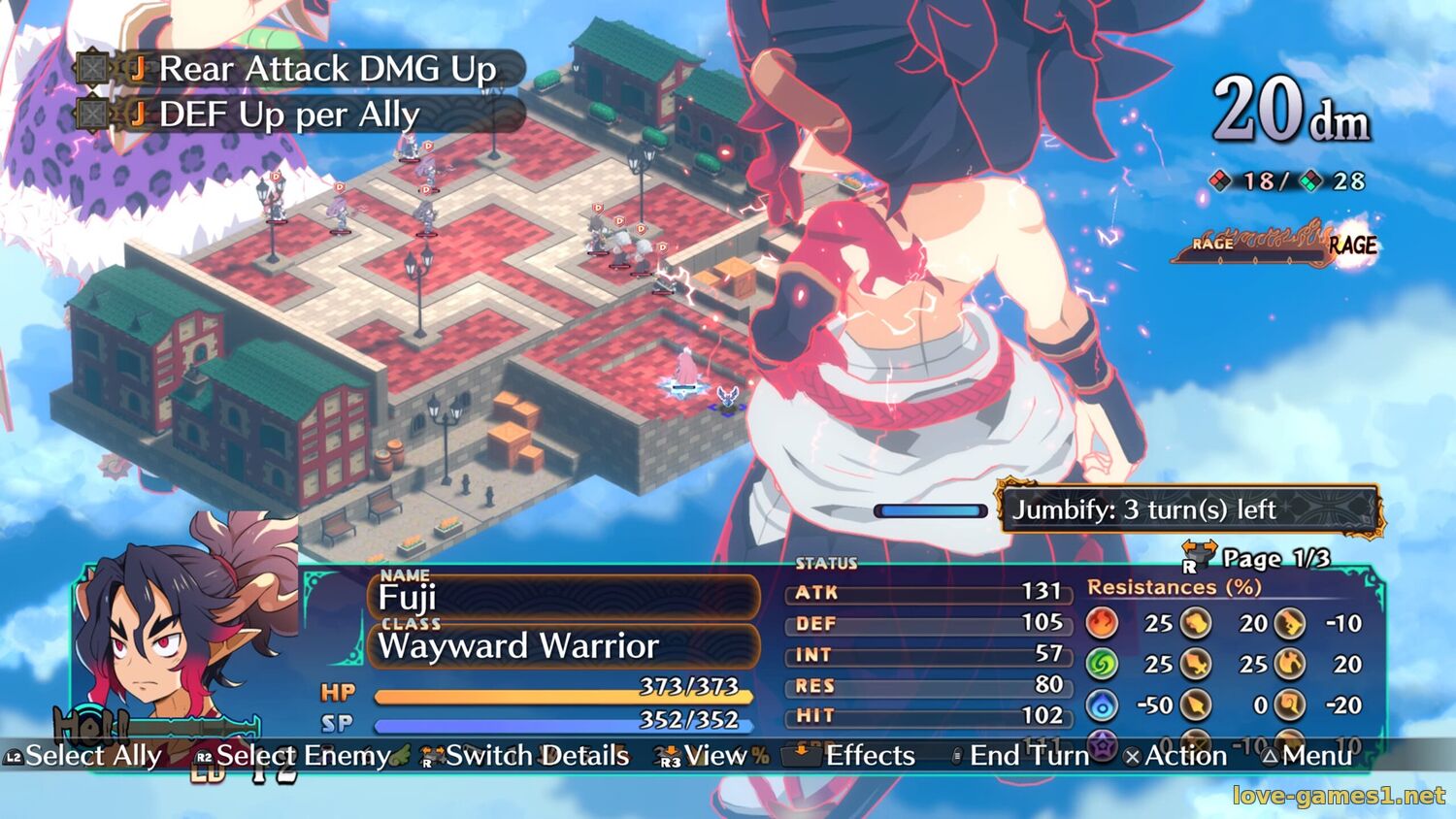1456x819 pixels.
Task: Select the fire resistance icon
Action: point(1102,622)
